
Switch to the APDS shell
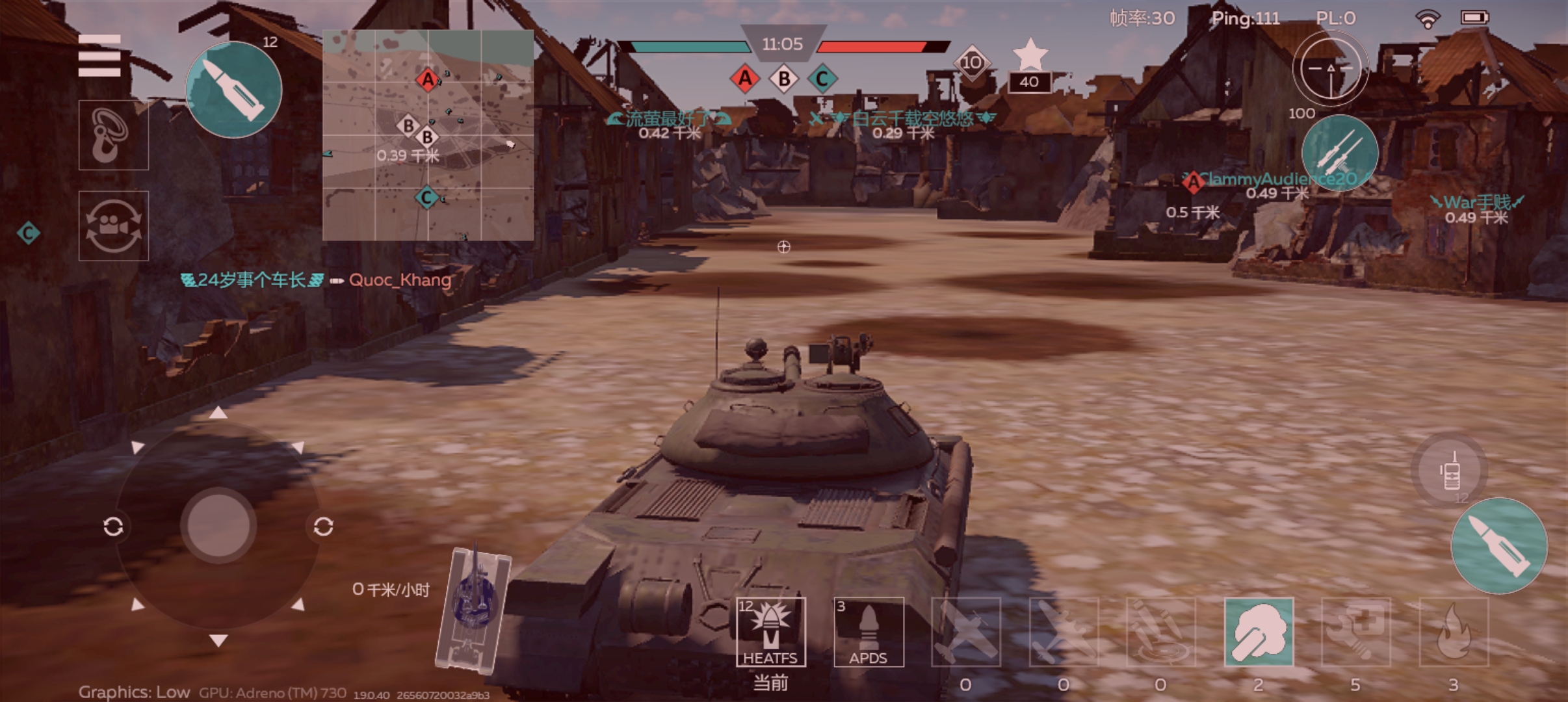869,632
